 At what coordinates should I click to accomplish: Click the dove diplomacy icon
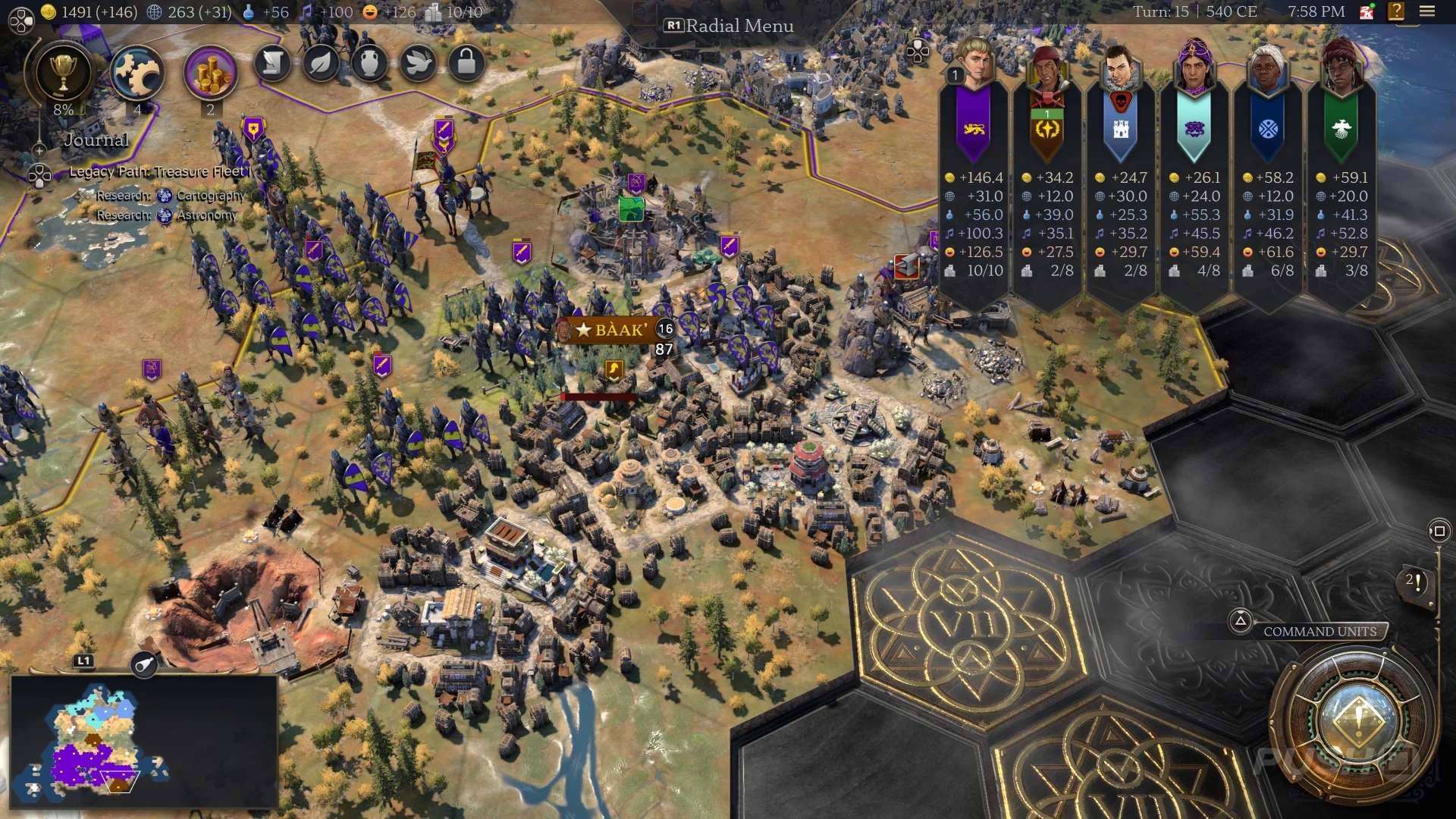point(418,64)
